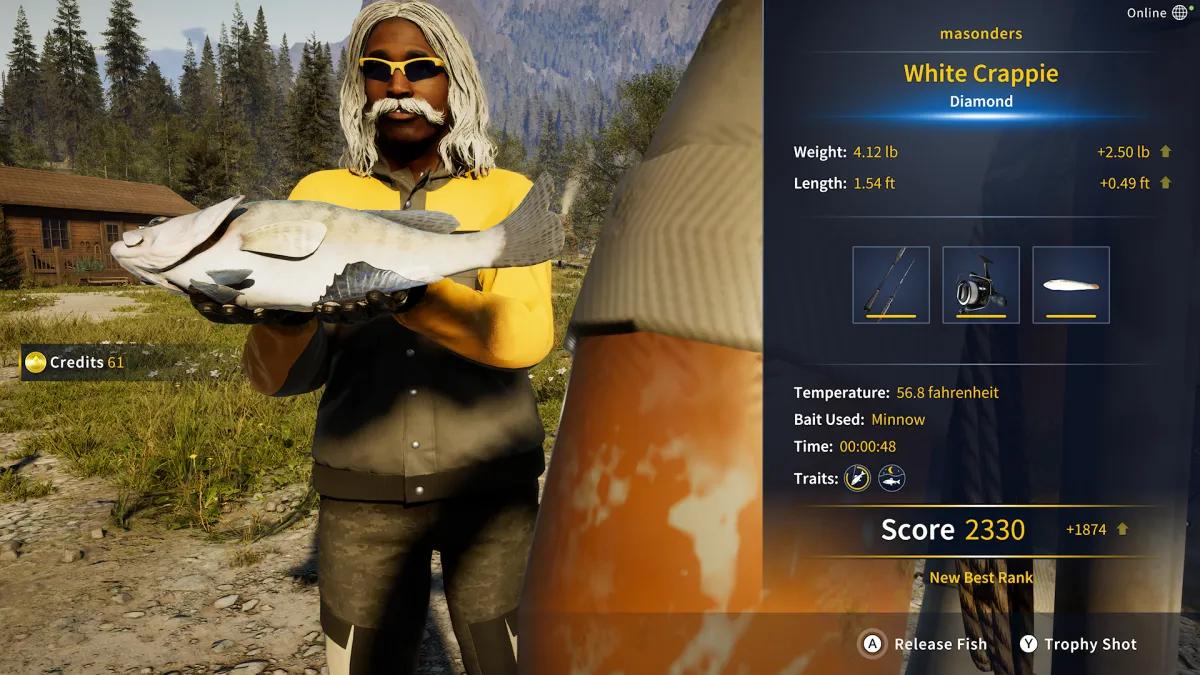The width and height of the screenshot is (1200, 675).
Task: Click the night fish trait icon
Action: pyautogui.click(x=892, y=479)
